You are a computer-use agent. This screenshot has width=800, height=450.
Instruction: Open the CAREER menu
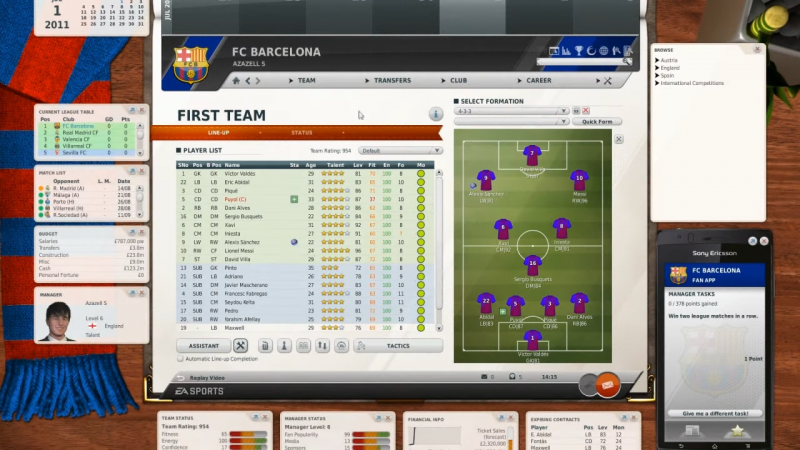coord(538,80)
